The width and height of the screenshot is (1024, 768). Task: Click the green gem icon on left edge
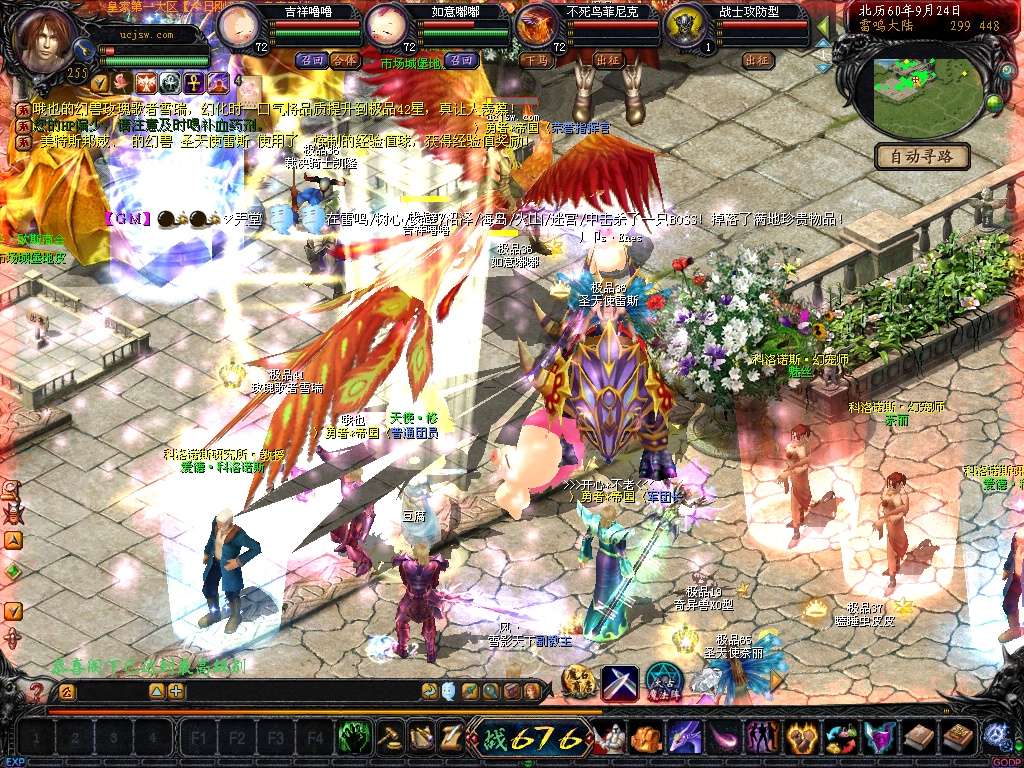point(13,572)
